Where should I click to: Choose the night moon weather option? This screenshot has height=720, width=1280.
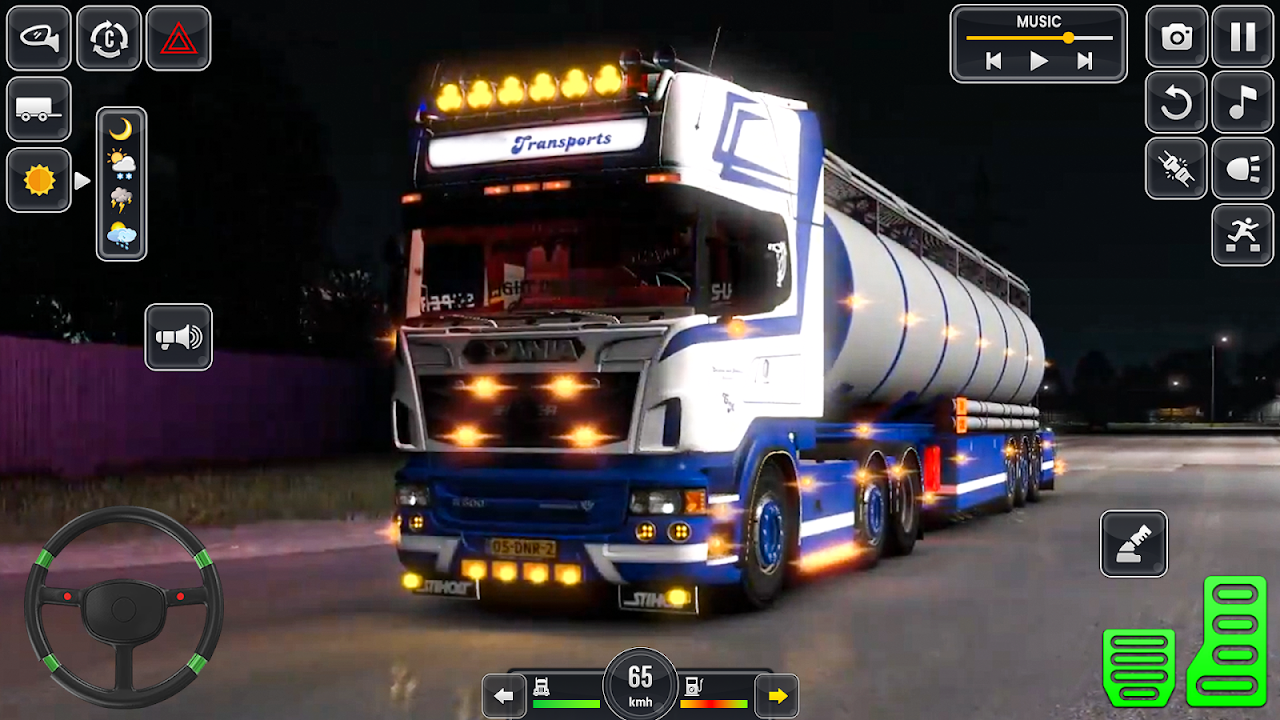tap(121, 129)
